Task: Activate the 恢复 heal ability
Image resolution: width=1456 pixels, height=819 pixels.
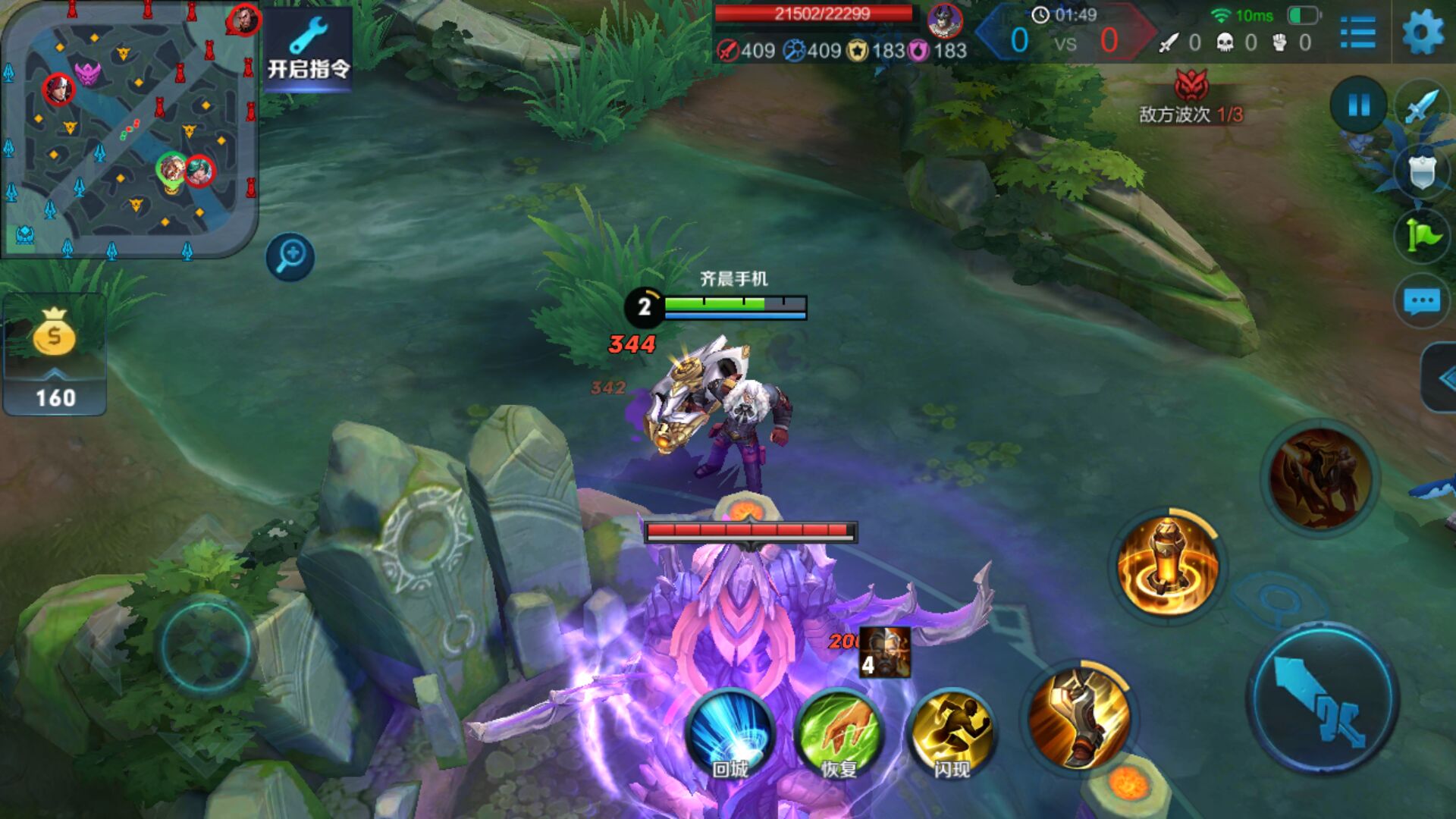Action: click(839, 734)
